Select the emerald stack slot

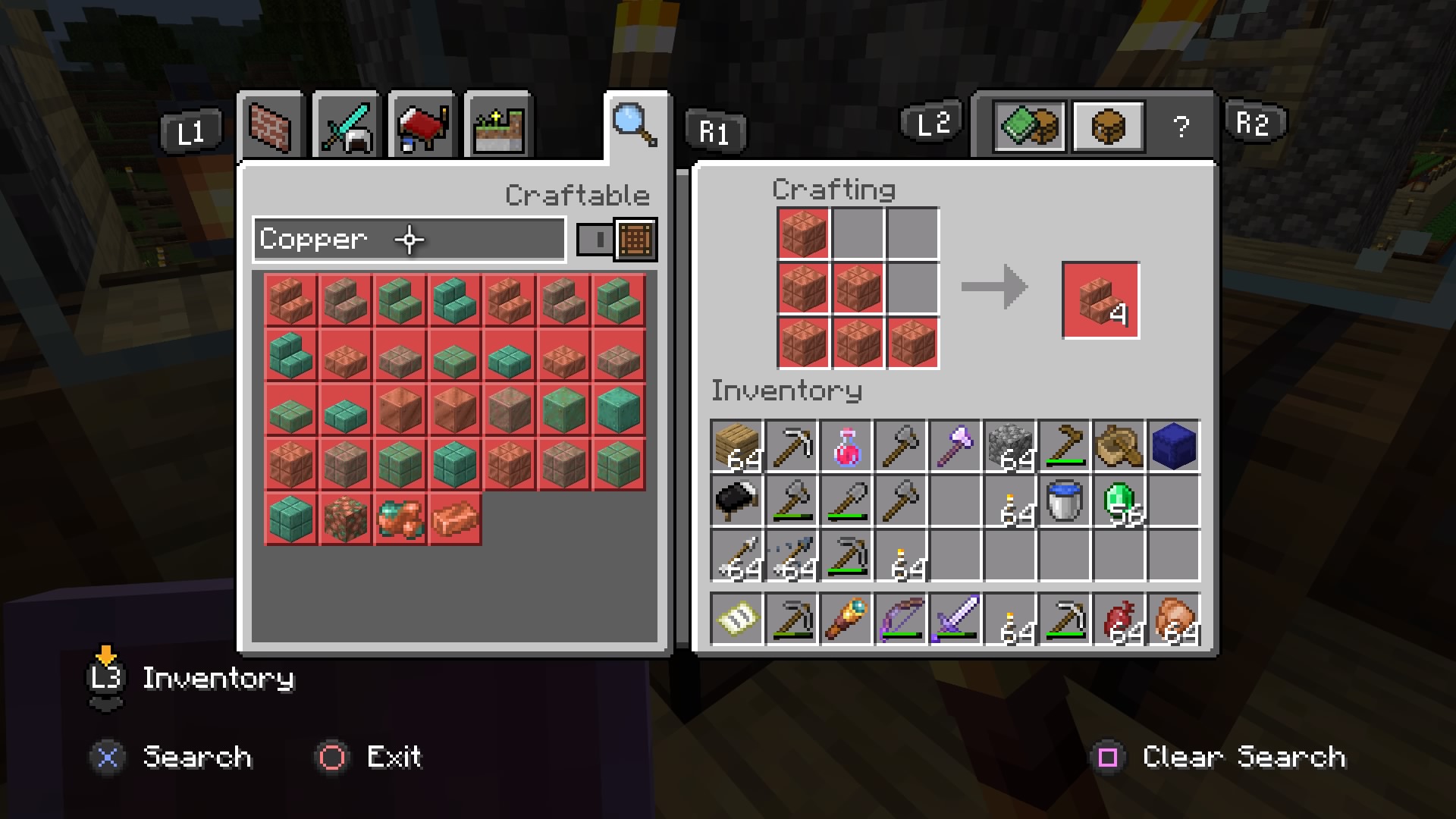coord(1119,500)
